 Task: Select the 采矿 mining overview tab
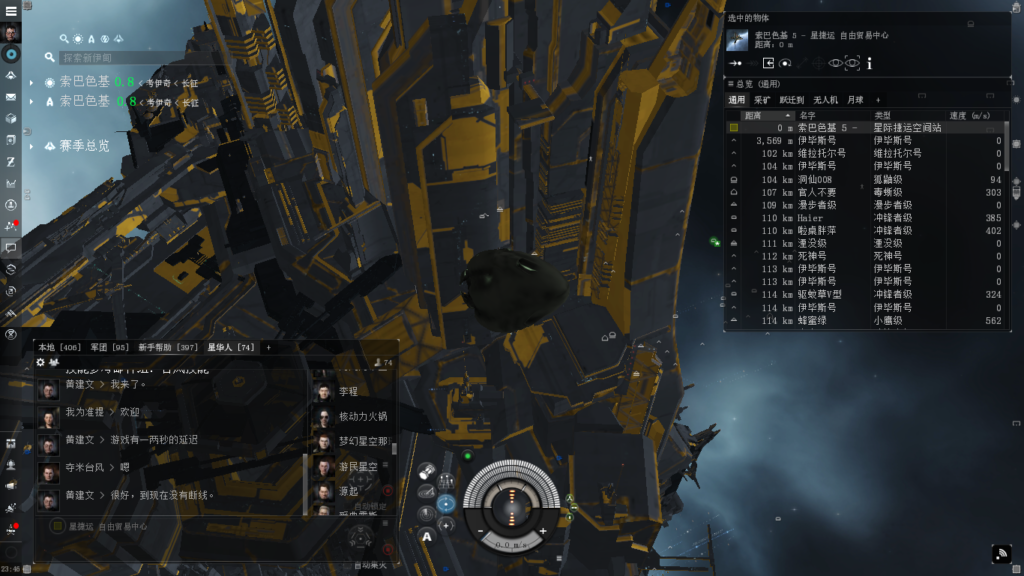pos(762,100)
